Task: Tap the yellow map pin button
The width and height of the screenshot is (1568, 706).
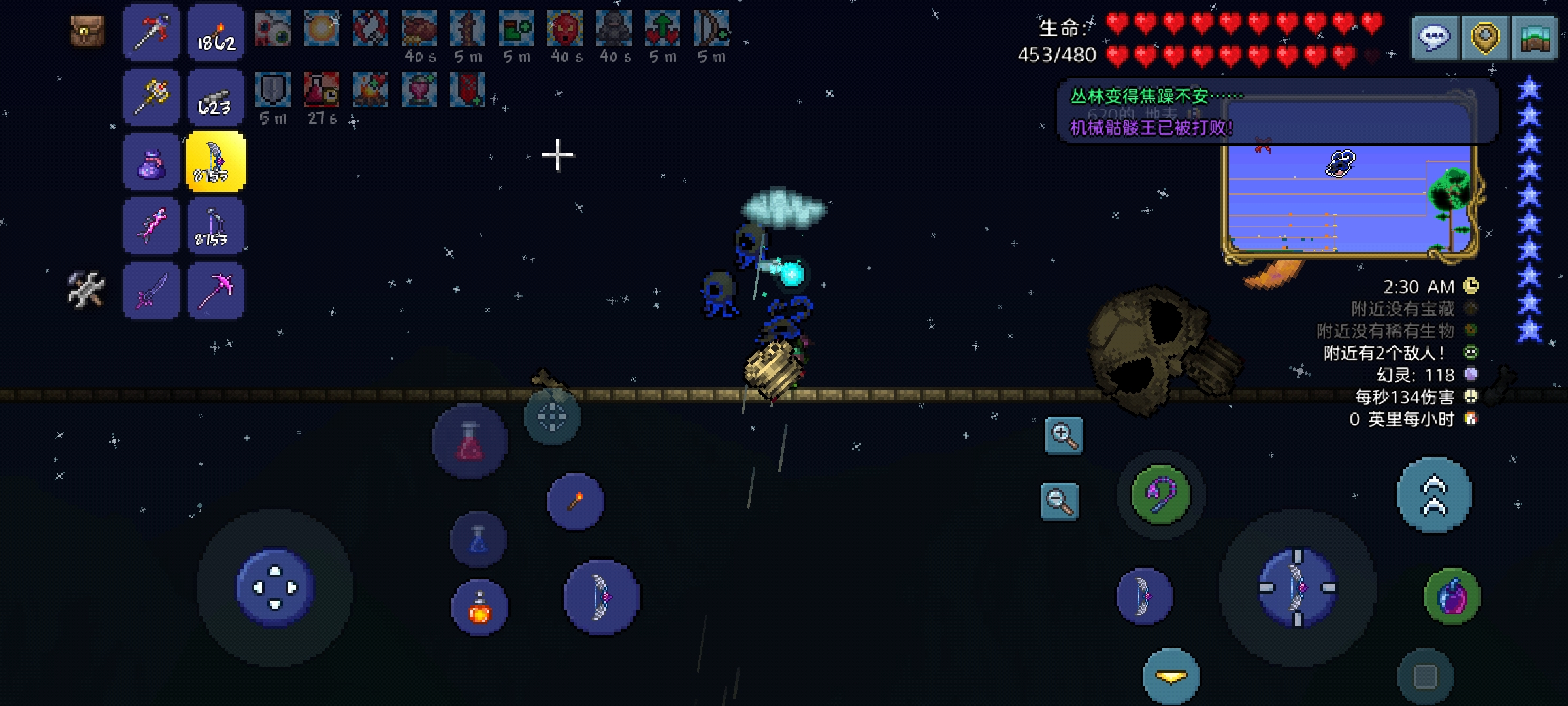Action: (1484, 38)
